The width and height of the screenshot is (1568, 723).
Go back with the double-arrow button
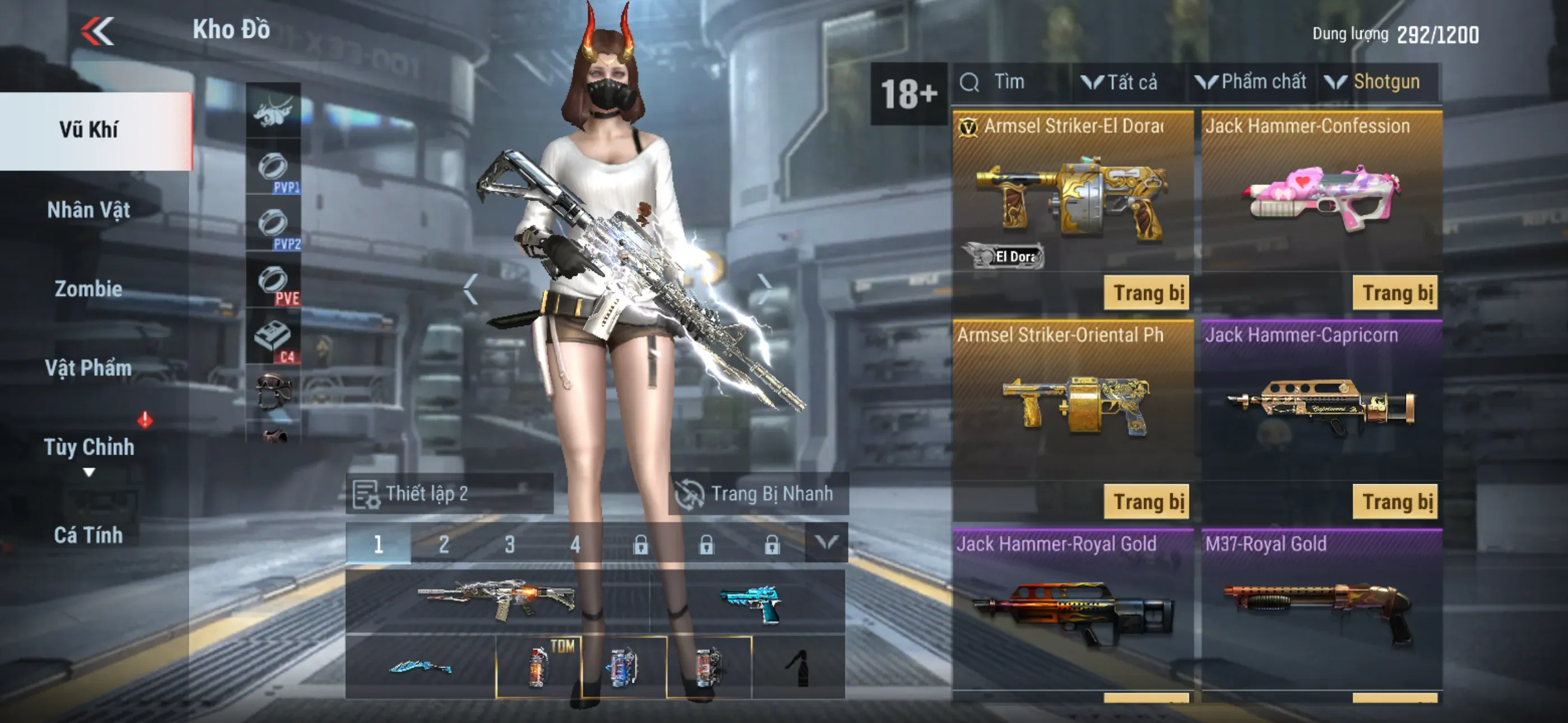(98, 31)
